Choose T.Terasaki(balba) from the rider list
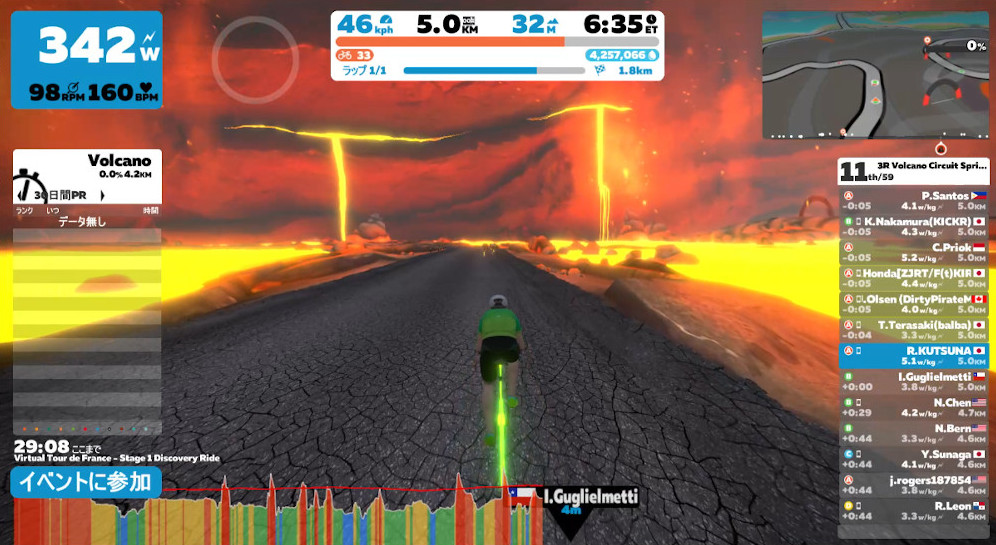The height and width of the screenshot is (545, 996). [x=914, y=331]
